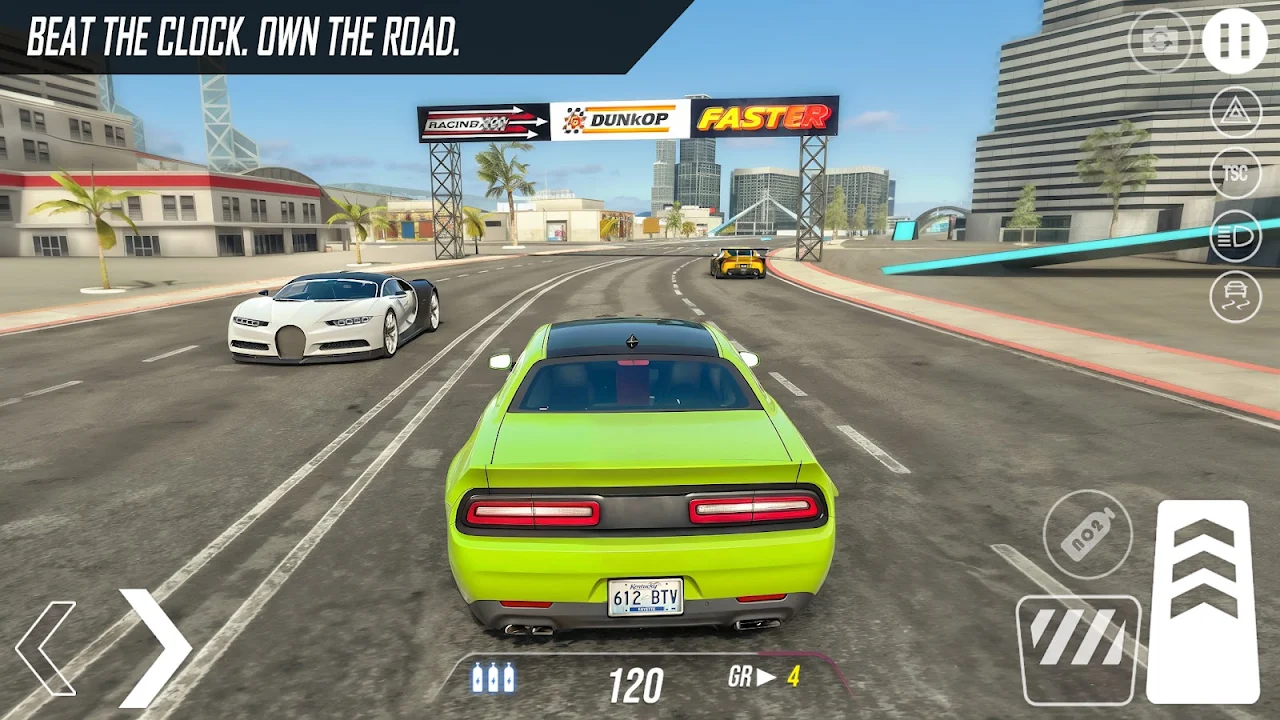Viewport: 1280px width, 720px height.
Task: Toggle the hazard lights triangle
Action: click(1236, 112)
